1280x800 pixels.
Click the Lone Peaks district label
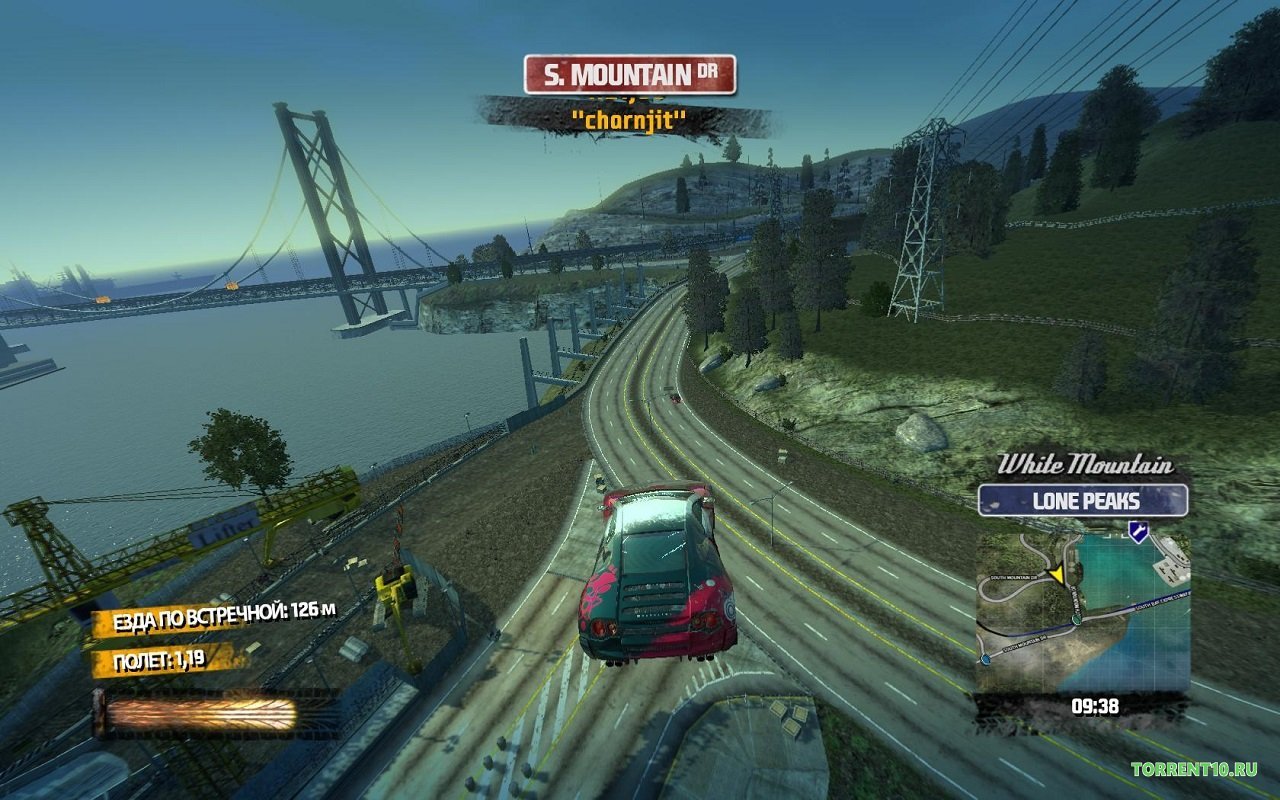(1083, 500)
